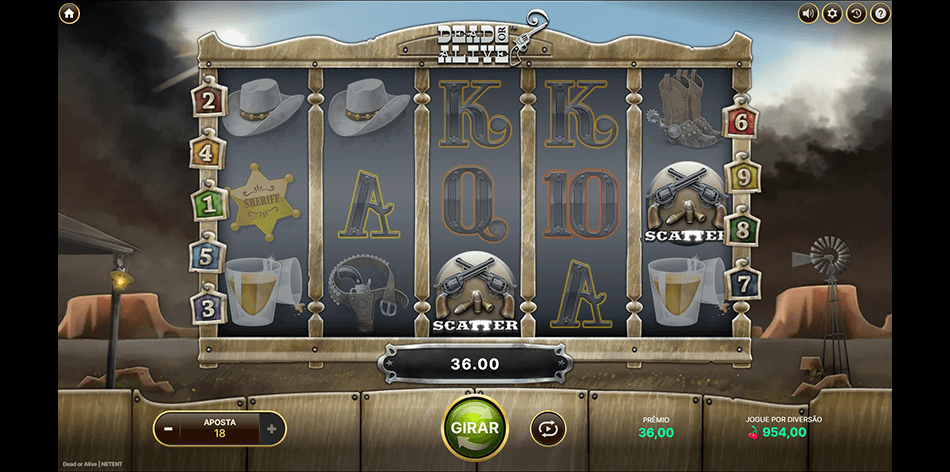Select payline tag number 5
Image resolution: width=950 pixels, height=472 pixels.
(x=207, y=256)
